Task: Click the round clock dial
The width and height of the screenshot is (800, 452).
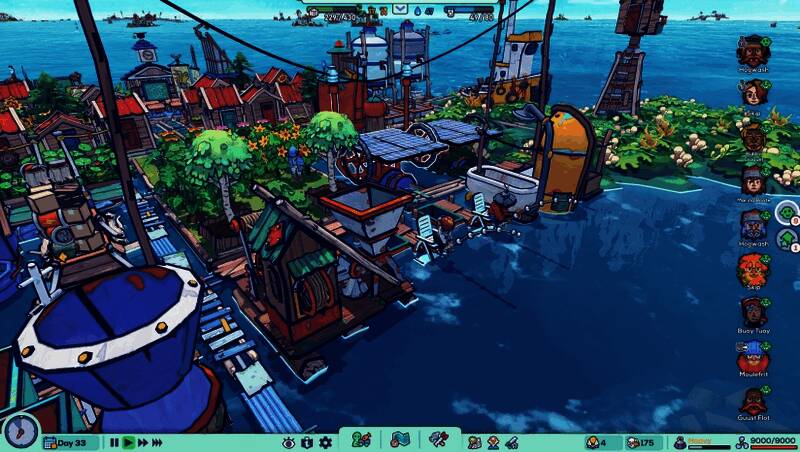Action: (20, 430)
